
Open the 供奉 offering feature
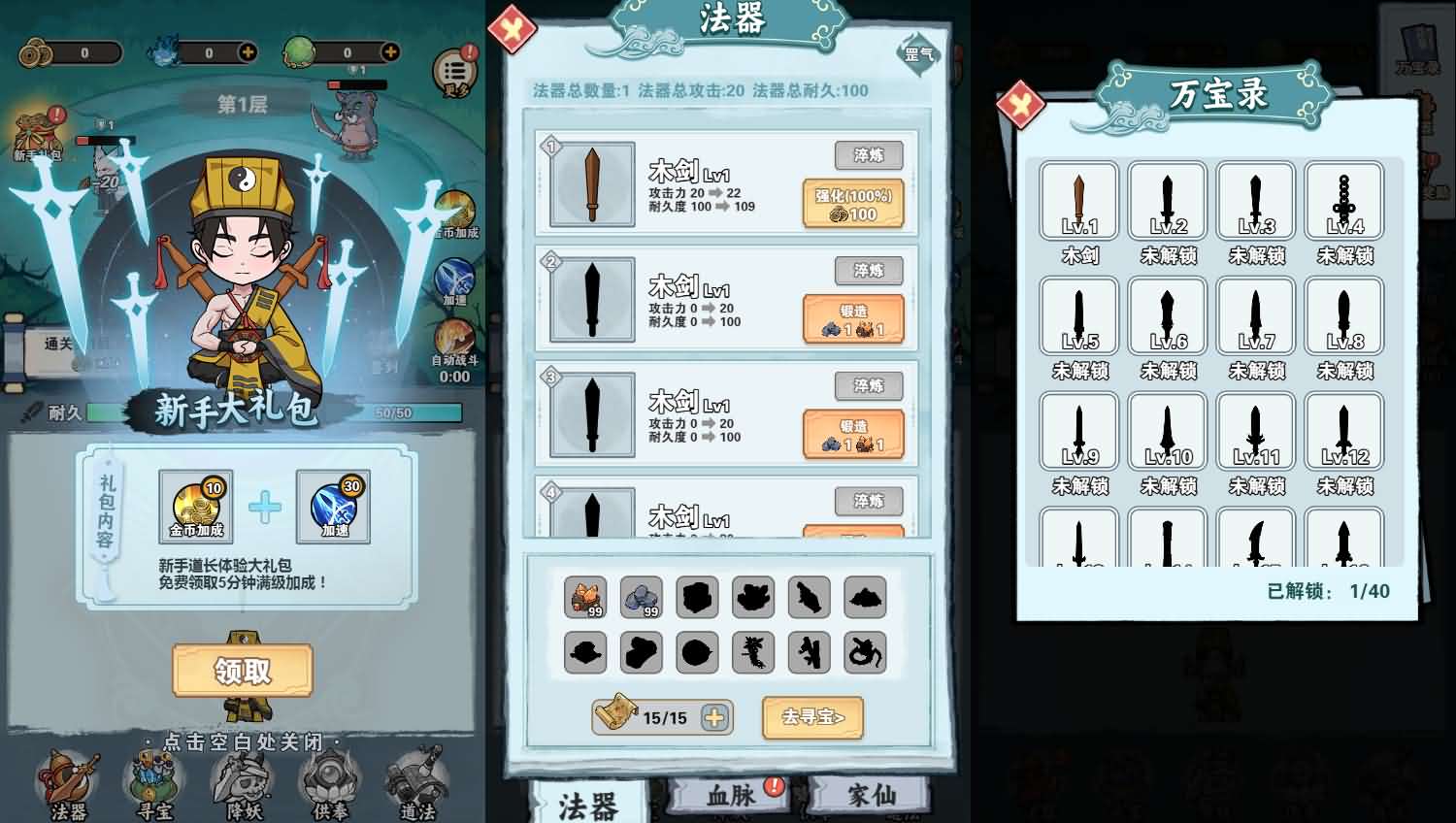click(x=330, y=781)
